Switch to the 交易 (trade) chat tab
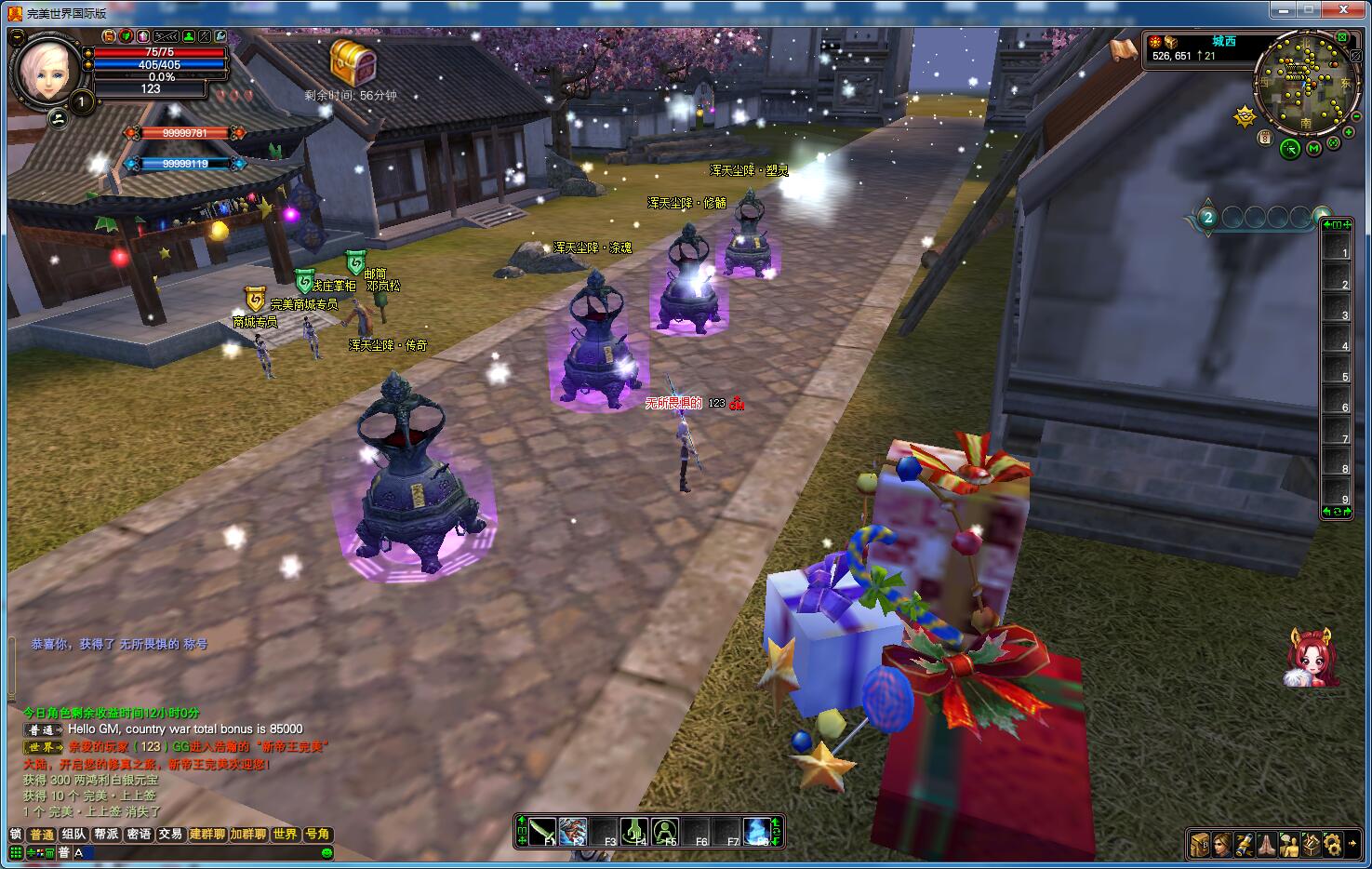1372x869 pixels. (x=170, y=835)
